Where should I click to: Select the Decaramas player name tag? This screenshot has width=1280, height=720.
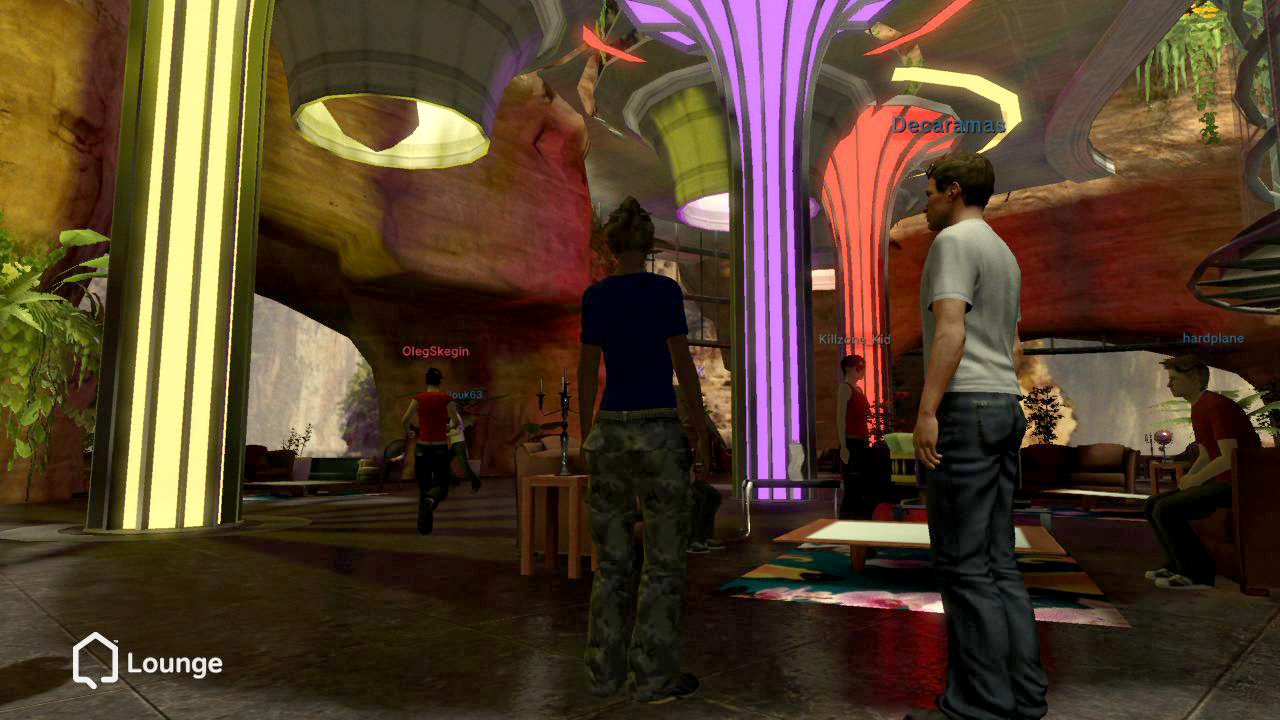click(948, 125)
